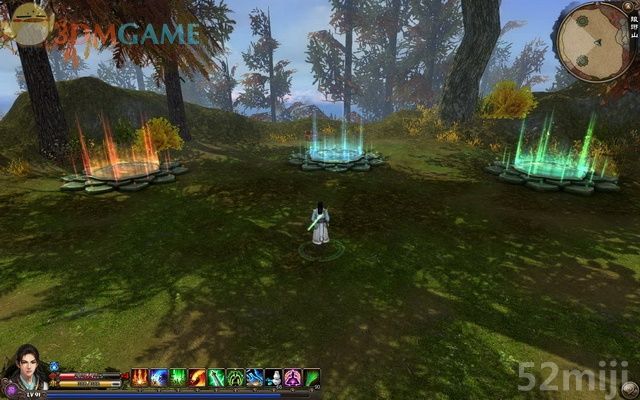Image resolution: width=640 pixels, height=400 pixels.
Task: Use the light-blue ice shard skill
Action: 255,377
